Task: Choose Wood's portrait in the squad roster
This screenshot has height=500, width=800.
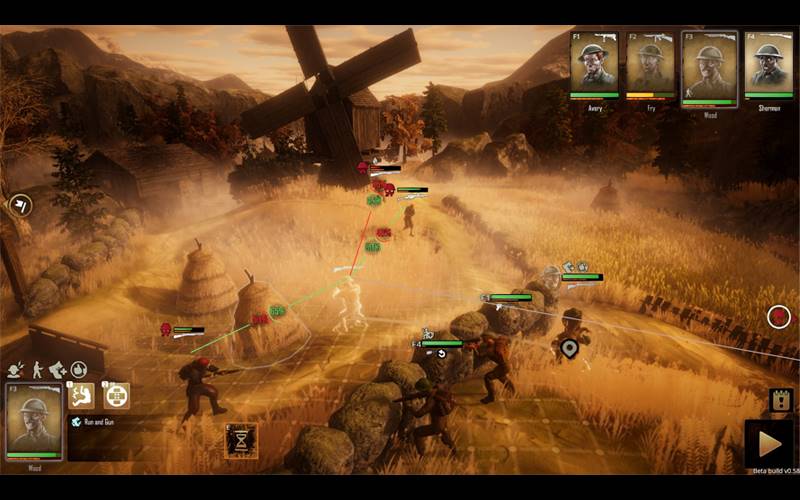Action: pyautogui.click(x=709, y=65)
